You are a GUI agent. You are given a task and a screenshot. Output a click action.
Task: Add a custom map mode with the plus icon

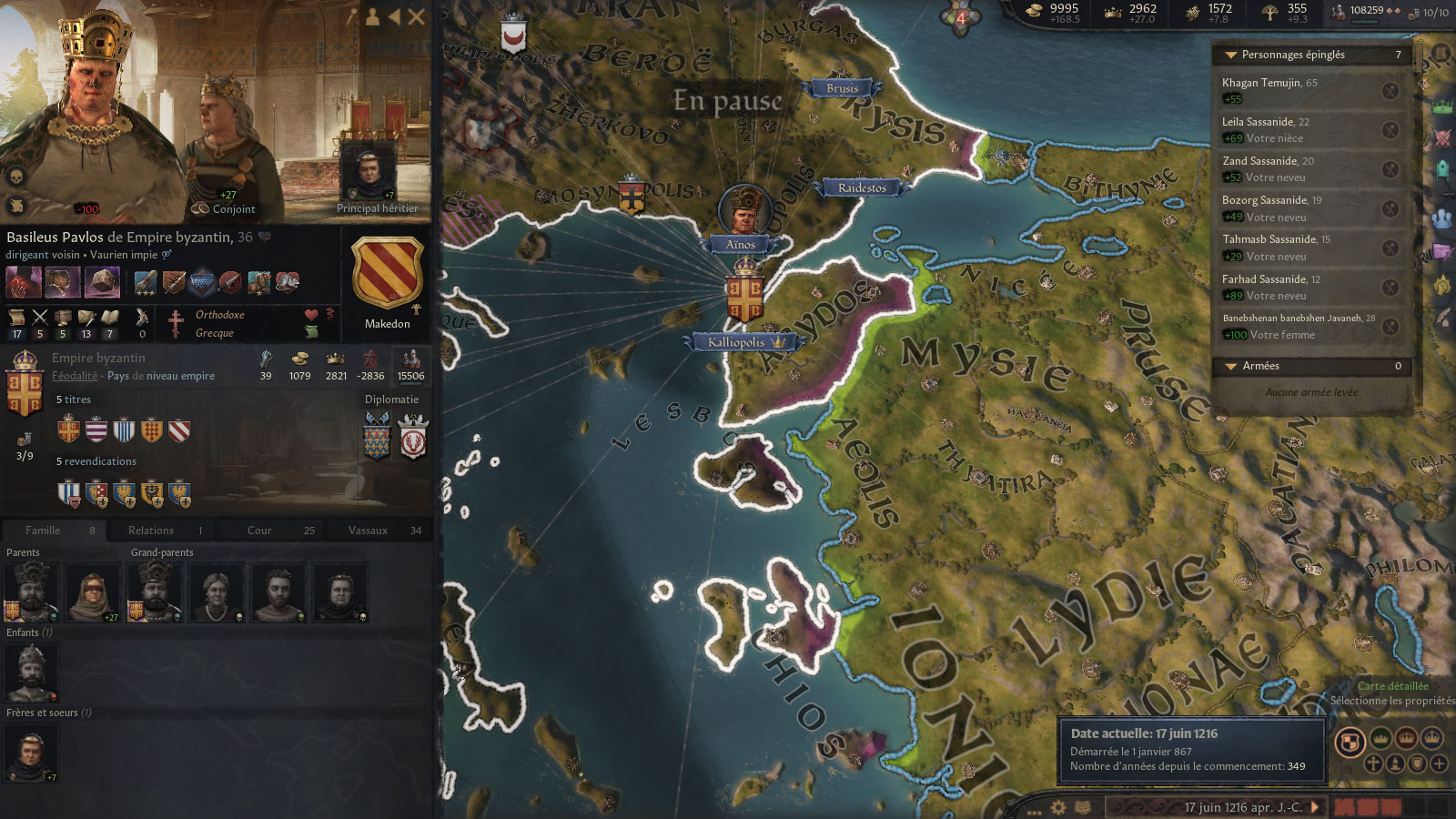1438,764
